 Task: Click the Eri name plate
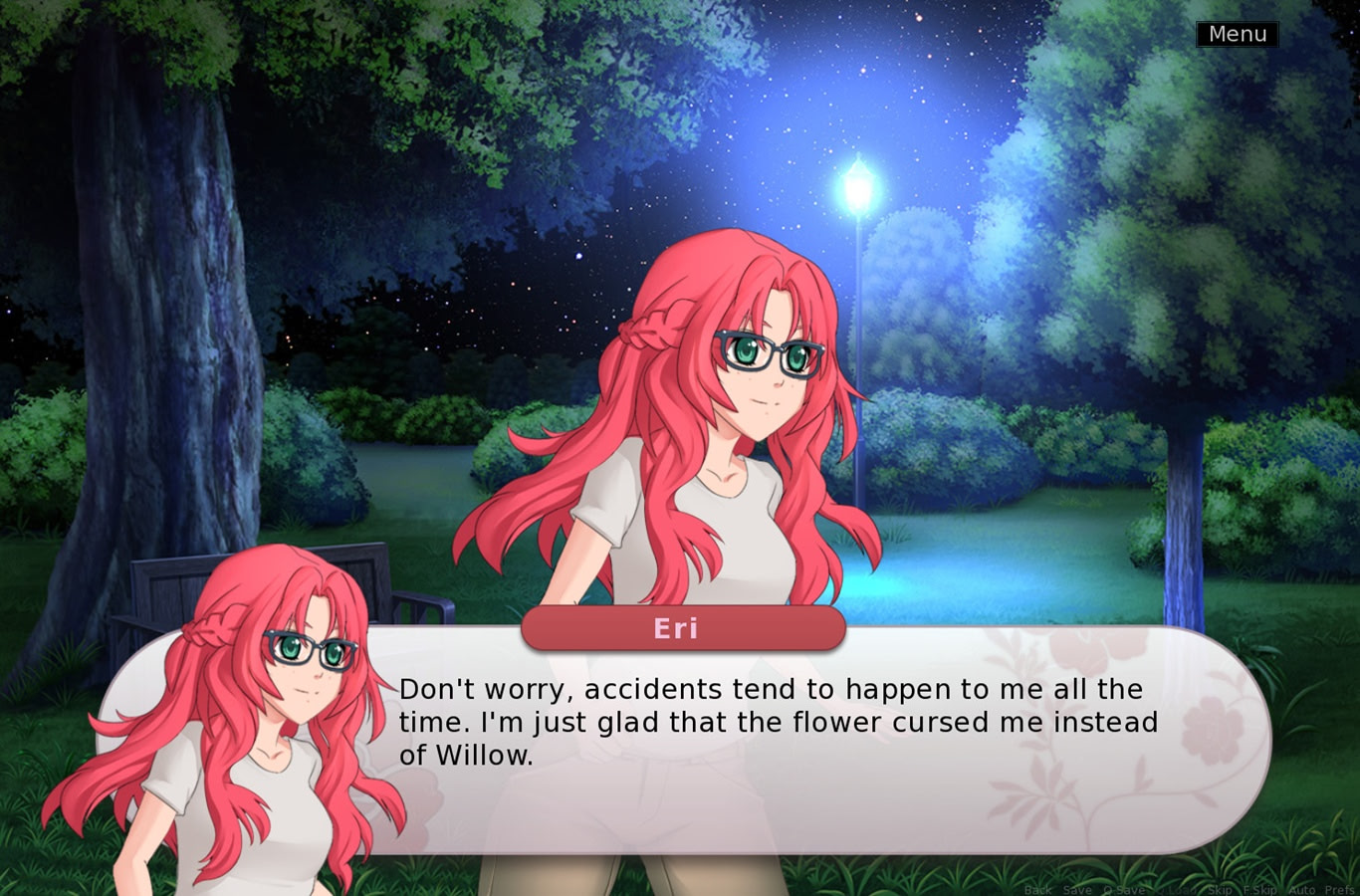tap(683, 627)
